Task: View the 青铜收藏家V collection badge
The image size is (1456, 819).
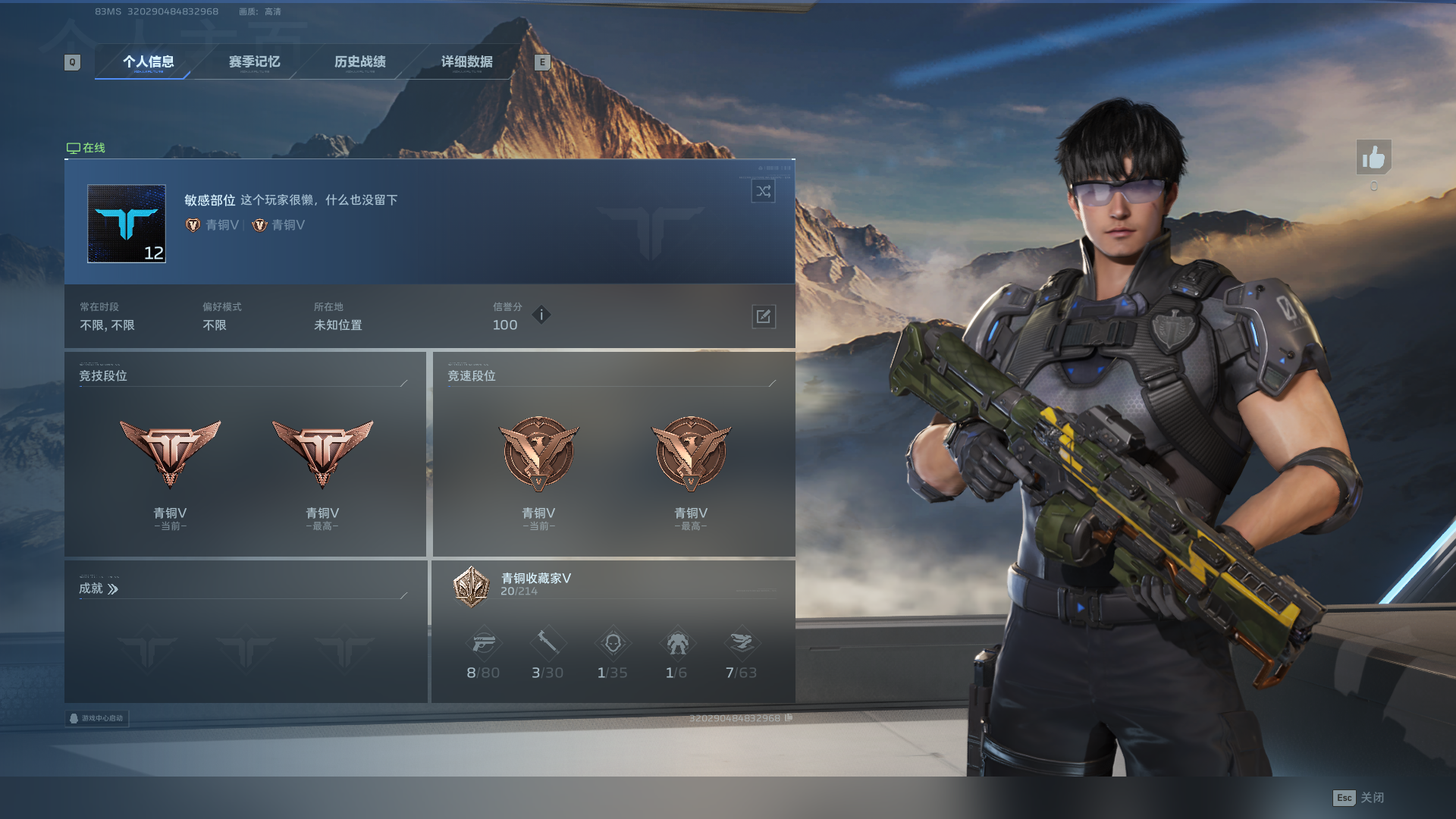Action: pos(471,586)
